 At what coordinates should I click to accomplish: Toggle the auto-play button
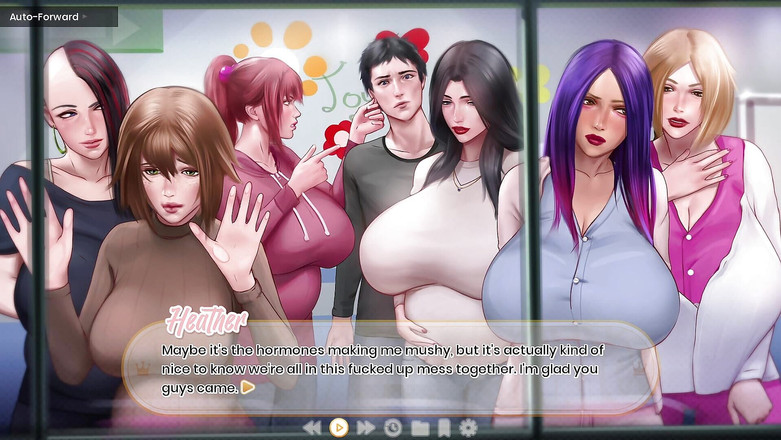[339, 428]
